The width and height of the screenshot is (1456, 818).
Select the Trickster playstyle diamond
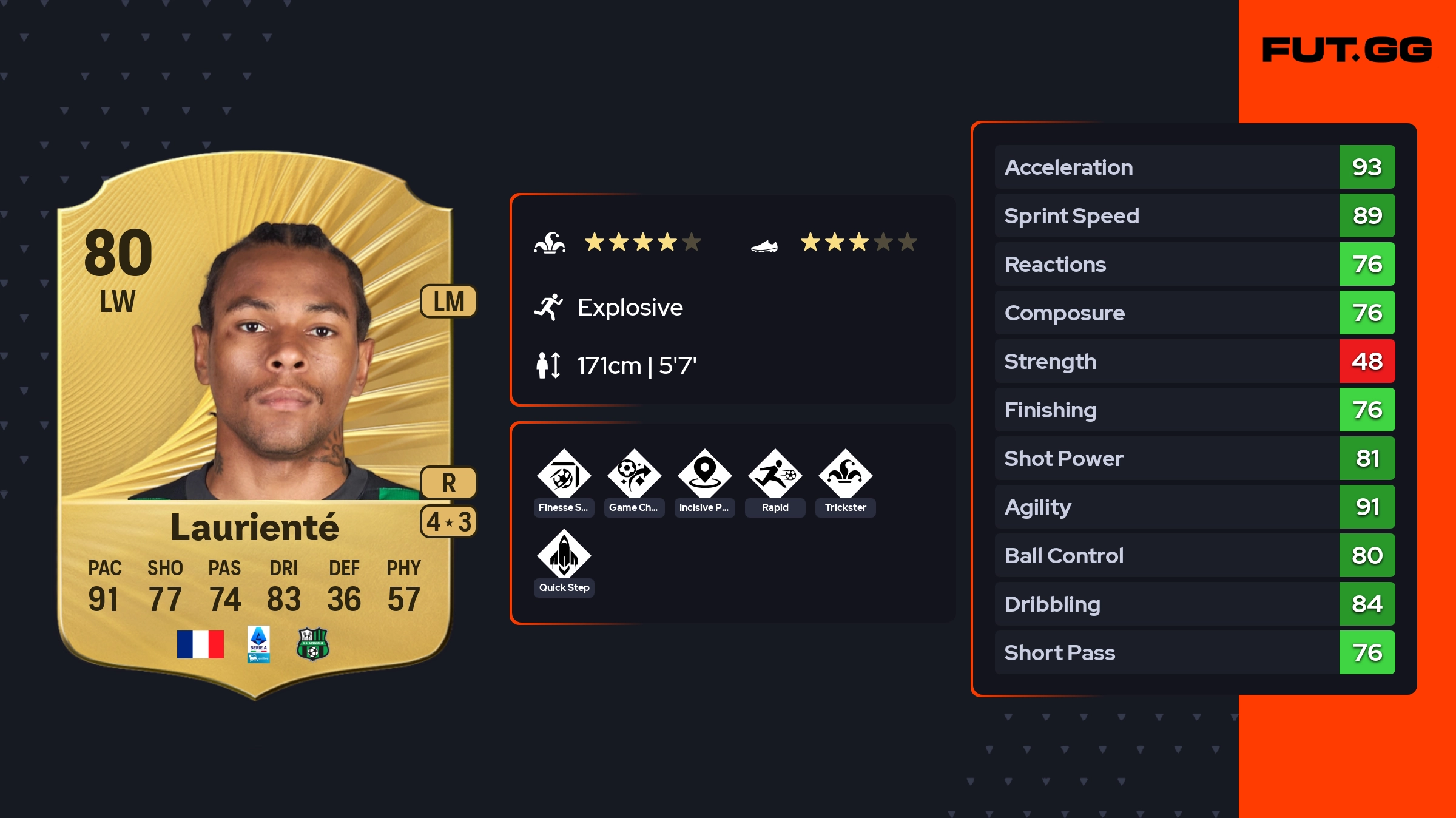(x=845, y=475)
